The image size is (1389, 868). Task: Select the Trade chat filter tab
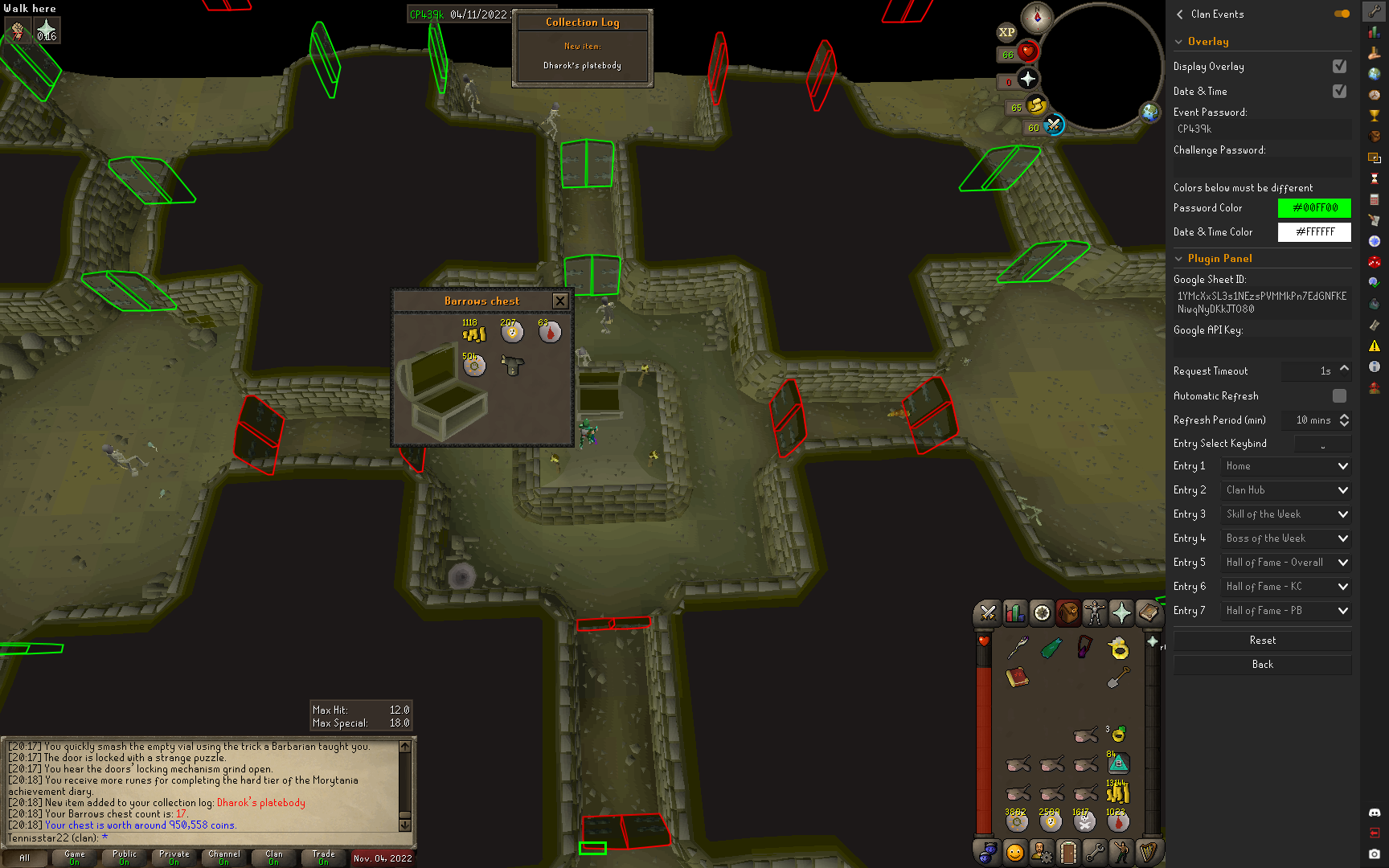(323, 858)
